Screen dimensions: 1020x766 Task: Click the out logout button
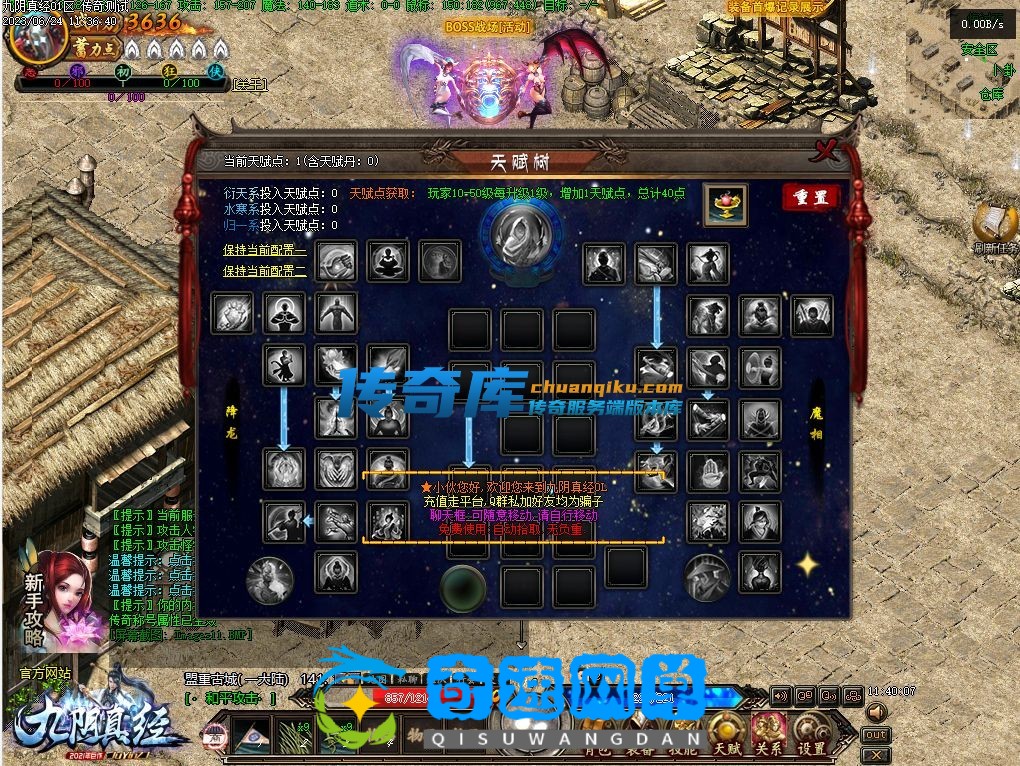point(875,735)
